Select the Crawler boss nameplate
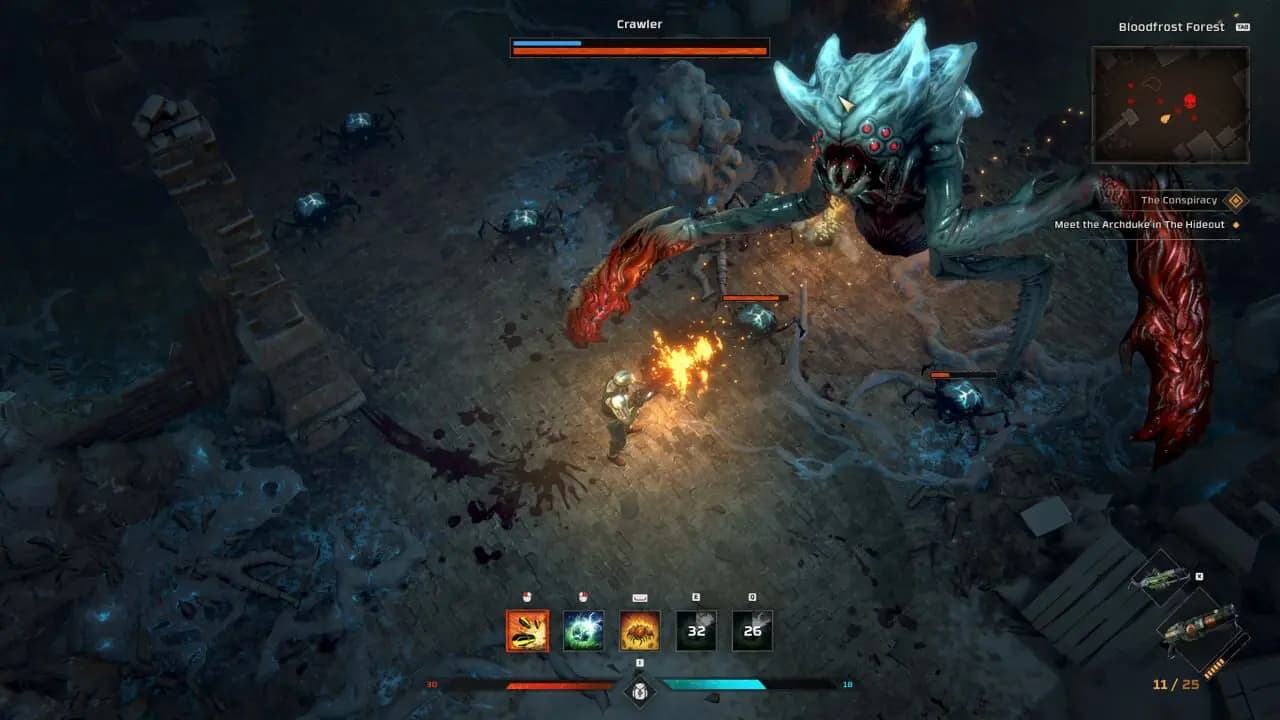This screenshot has width=1280, height=720. [640, 23]
